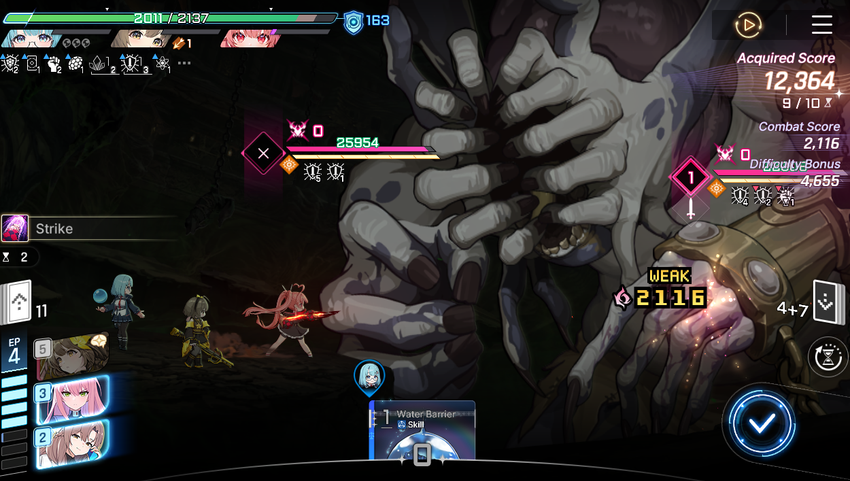Select the Water Barrier skill card
The height and width of the screenshot is (481, 850).
[x=422, y=432]
